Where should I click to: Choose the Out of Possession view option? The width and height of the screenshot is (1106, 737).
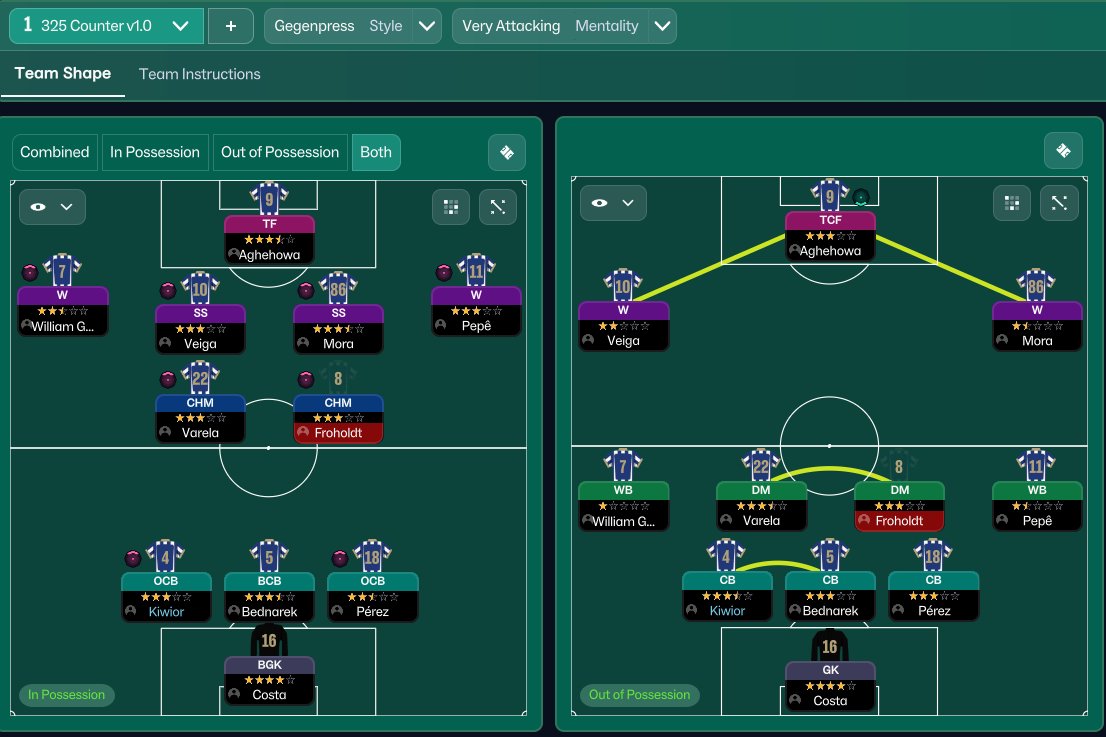pos(280,152)
